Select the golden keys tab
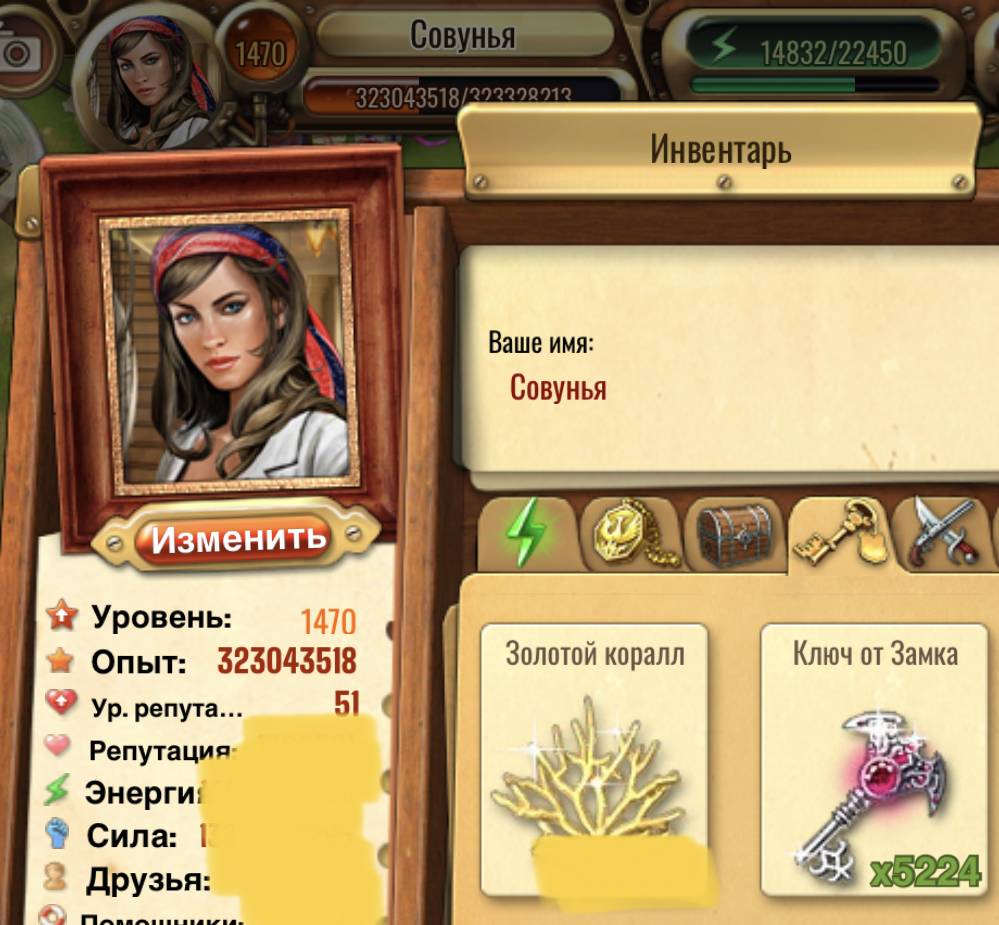This screenshot has height=925, width=999. [x=837, y=535]
